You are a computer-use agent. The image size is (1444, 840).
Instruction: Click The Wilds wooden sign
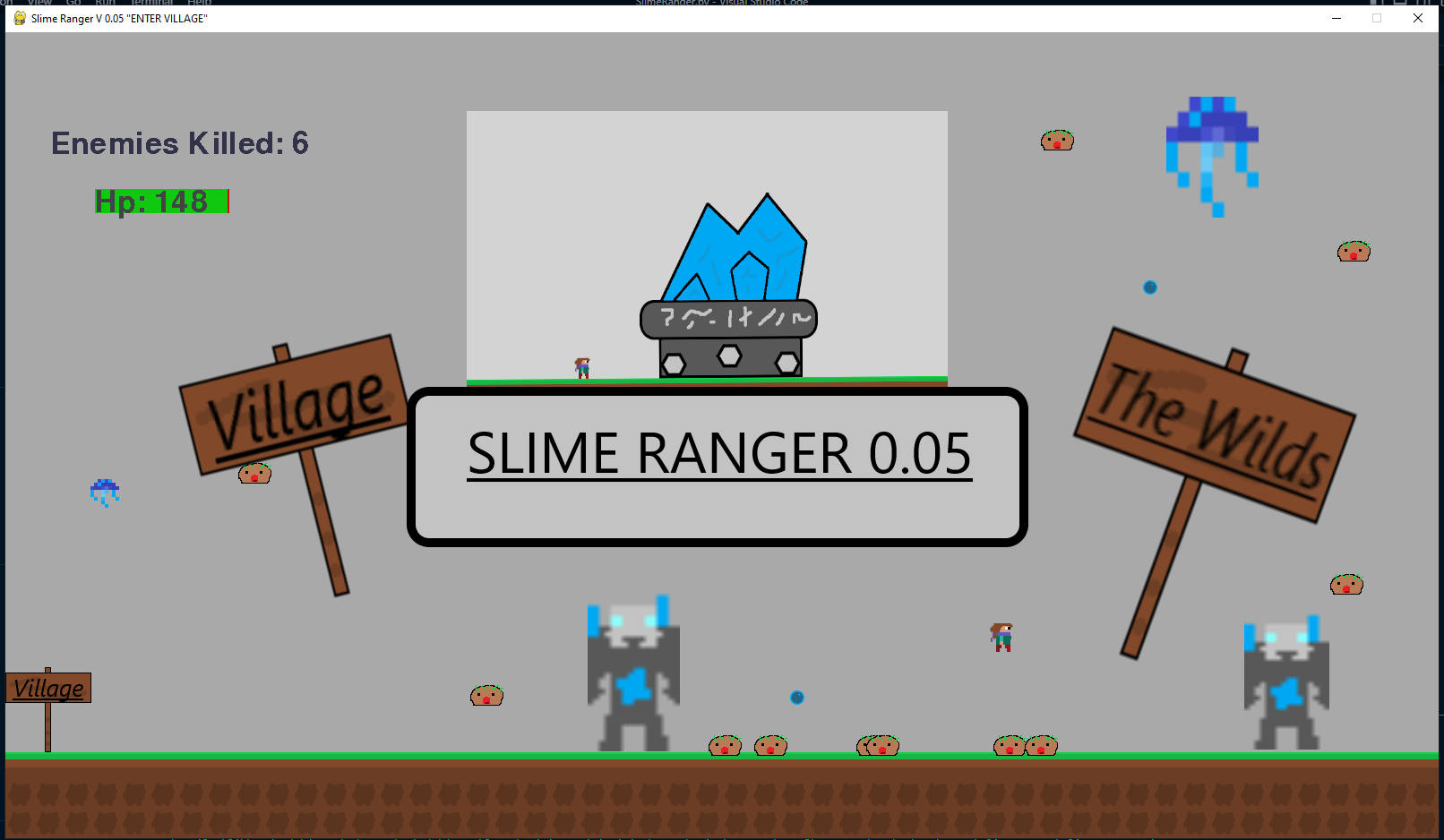(x=1212, y=419)
